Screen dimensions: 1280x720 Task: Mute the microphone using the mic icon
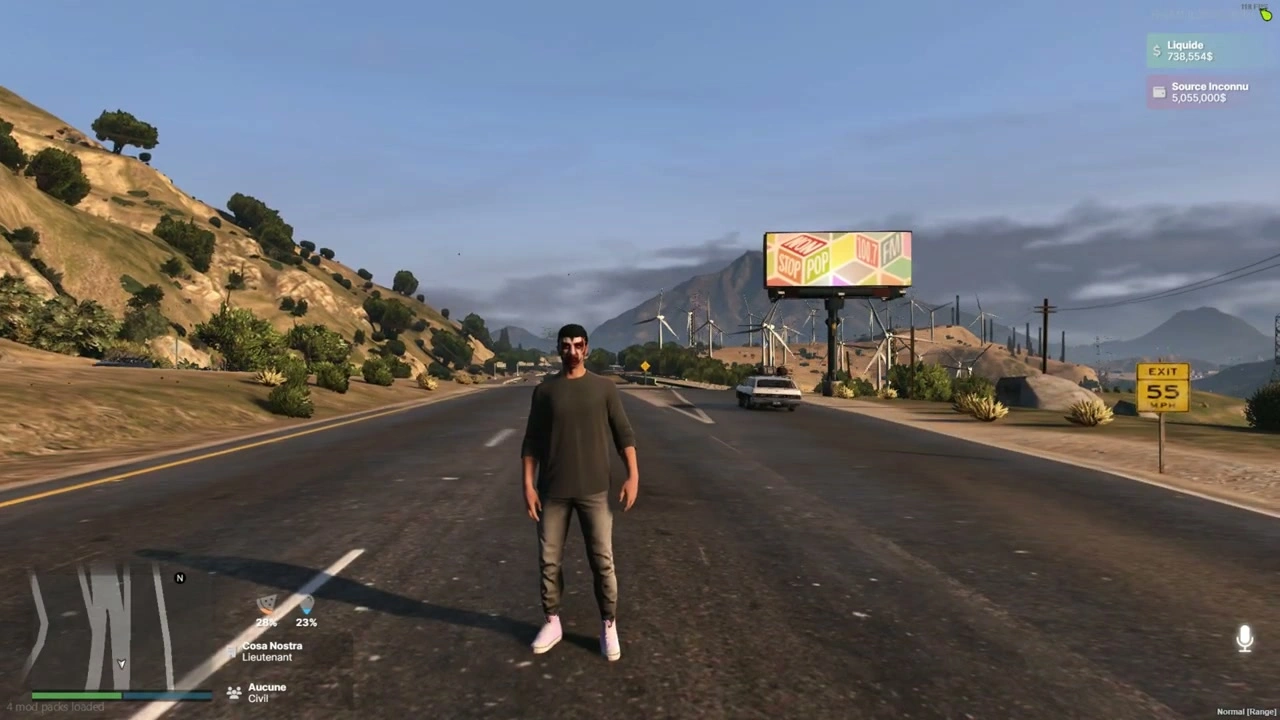click(x=1245, y=638)
